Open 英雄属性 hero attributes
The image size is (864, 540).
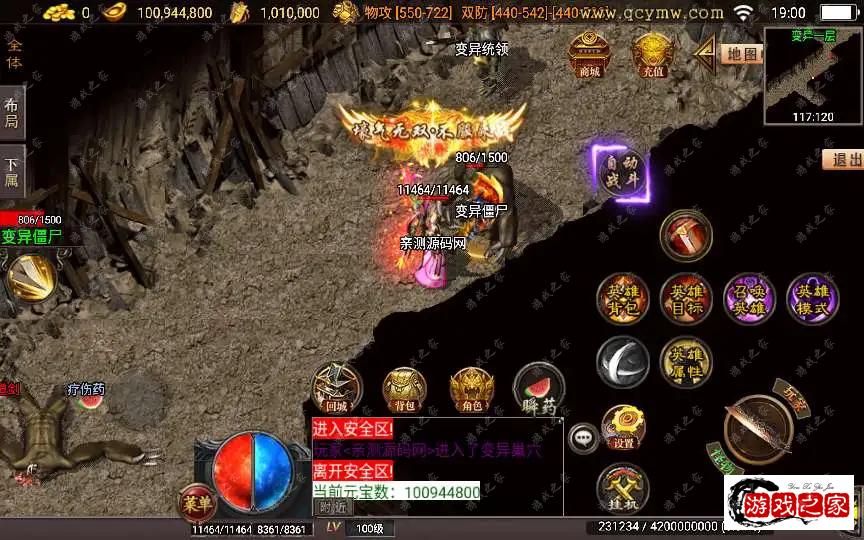pos(686,362)
